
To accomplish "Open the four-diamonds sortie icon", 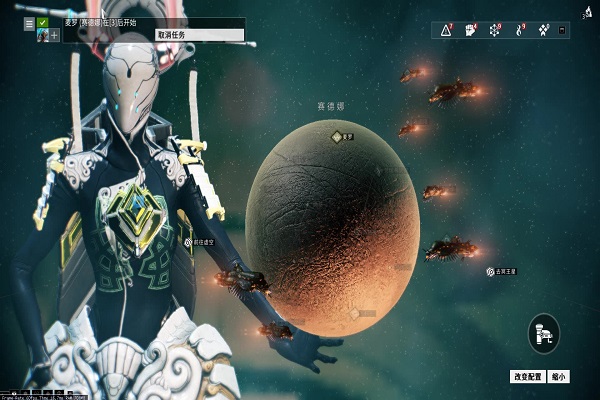I will [543, 31].
